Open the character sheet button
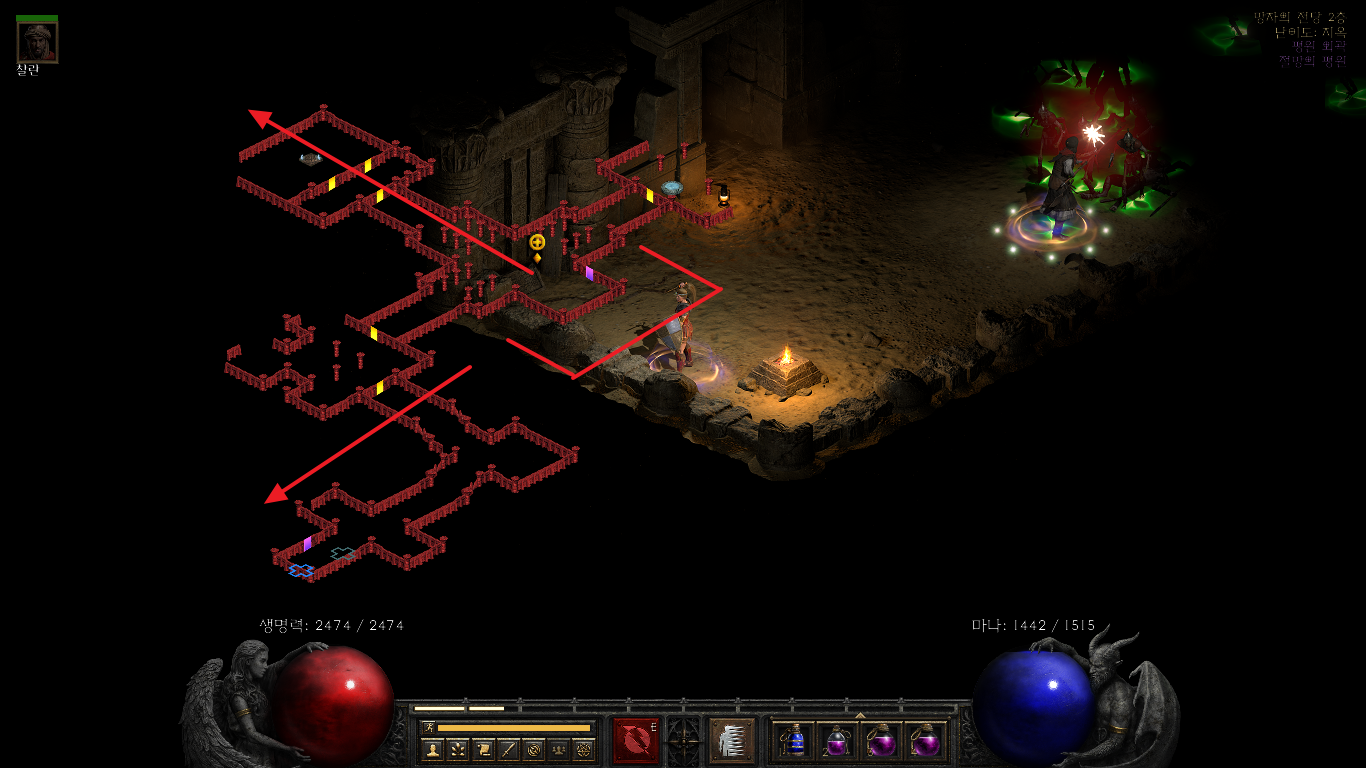This screenshot has height=768, width=1366. pos(433,749)
